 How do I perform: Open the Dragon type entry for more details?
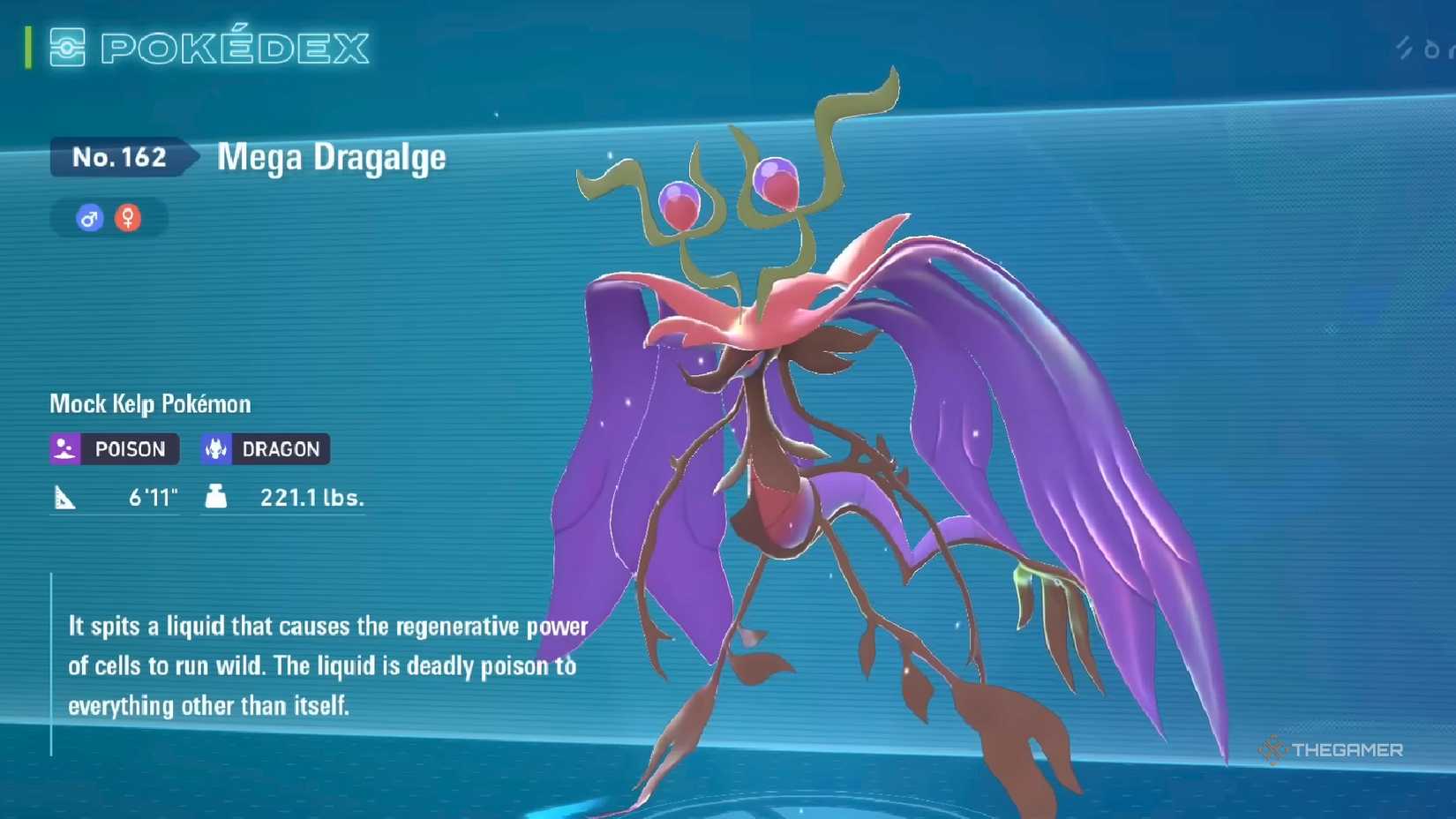coord(265,449)
